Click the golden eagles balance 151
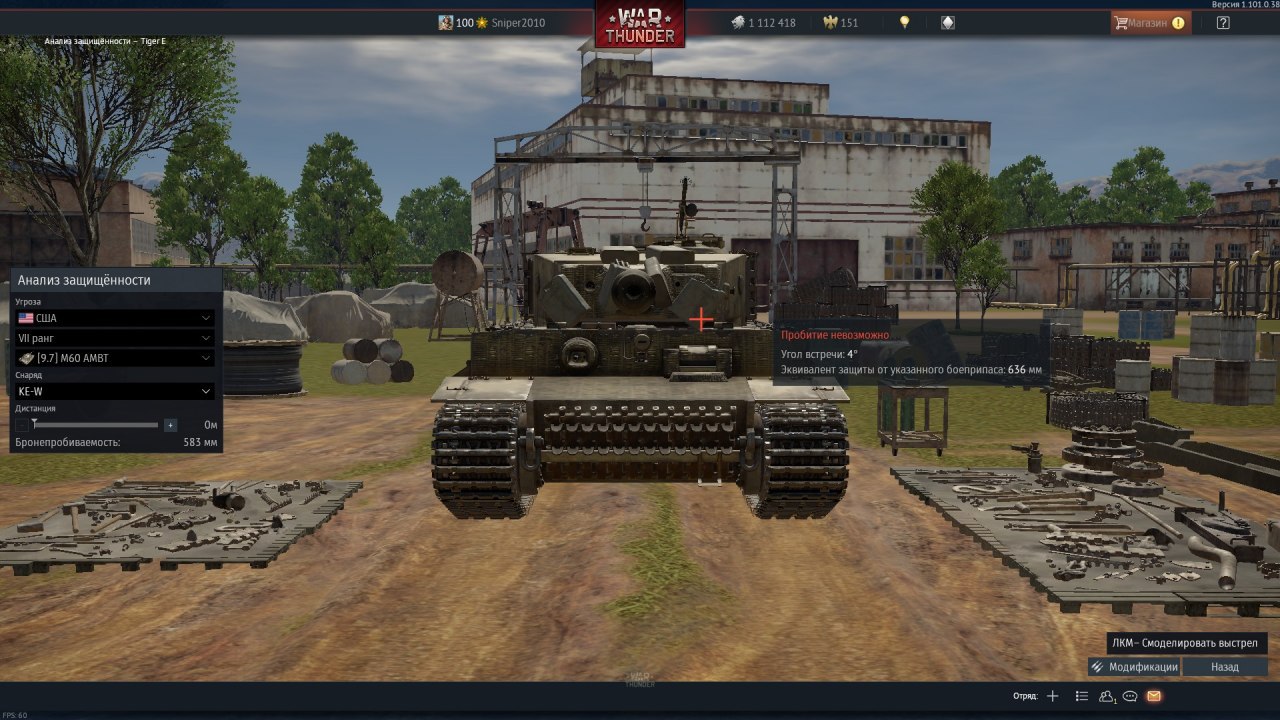 pos(840,22)
